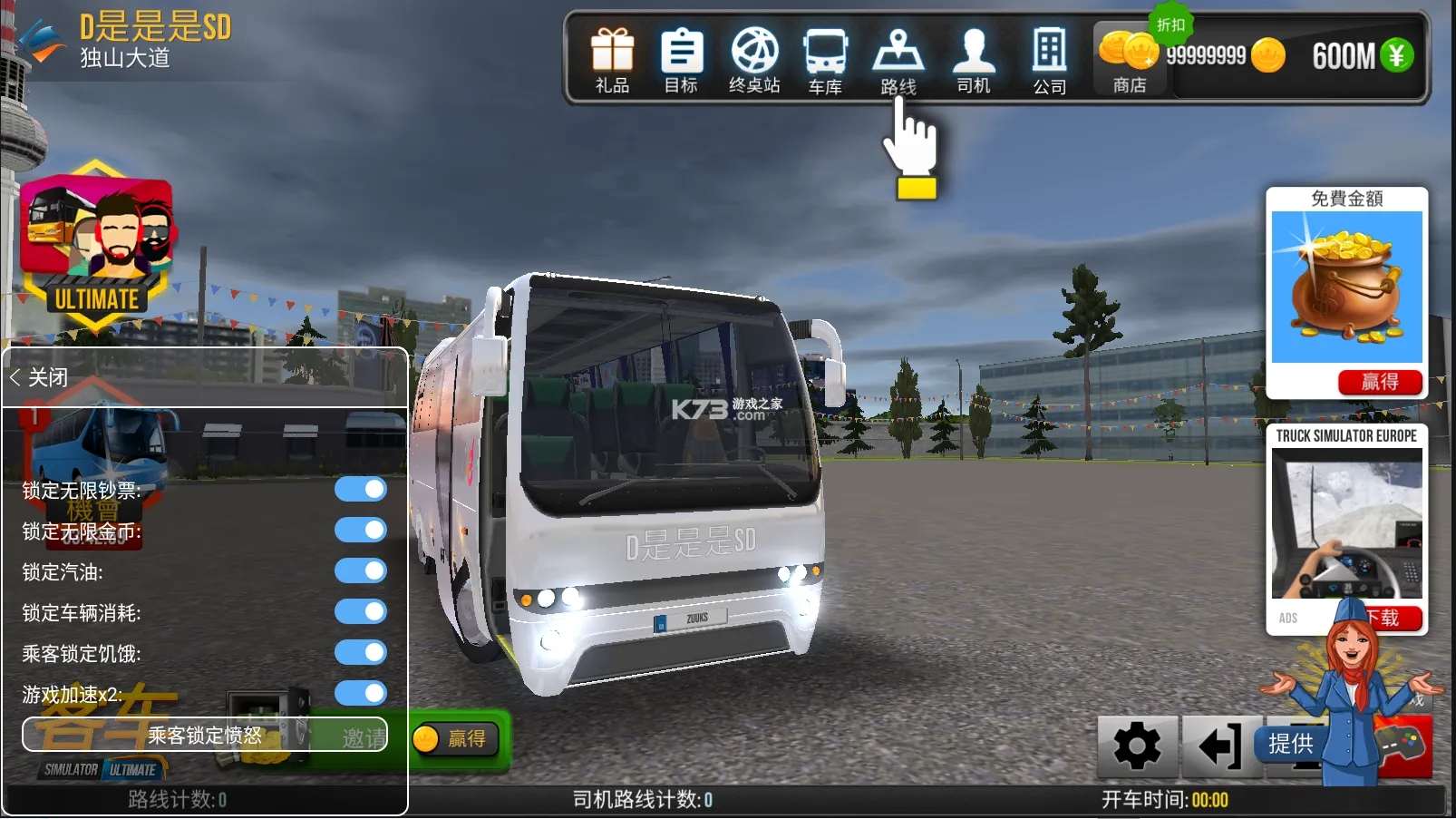
Task: Click the exit arrow icon
Action: (x=1219, y=746)
